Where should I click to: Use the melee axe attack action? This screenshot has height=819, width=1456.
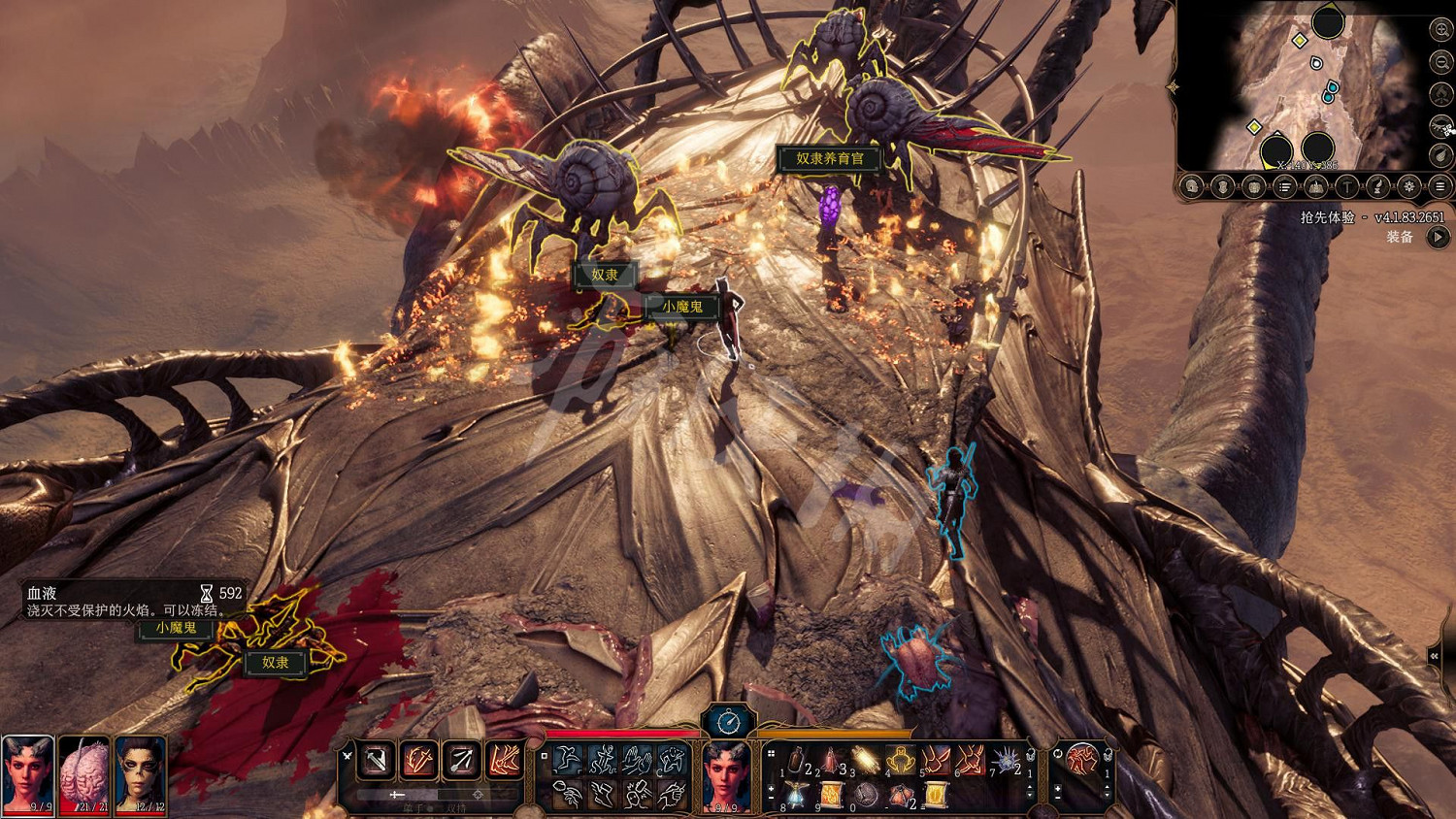tap(376, 760)
